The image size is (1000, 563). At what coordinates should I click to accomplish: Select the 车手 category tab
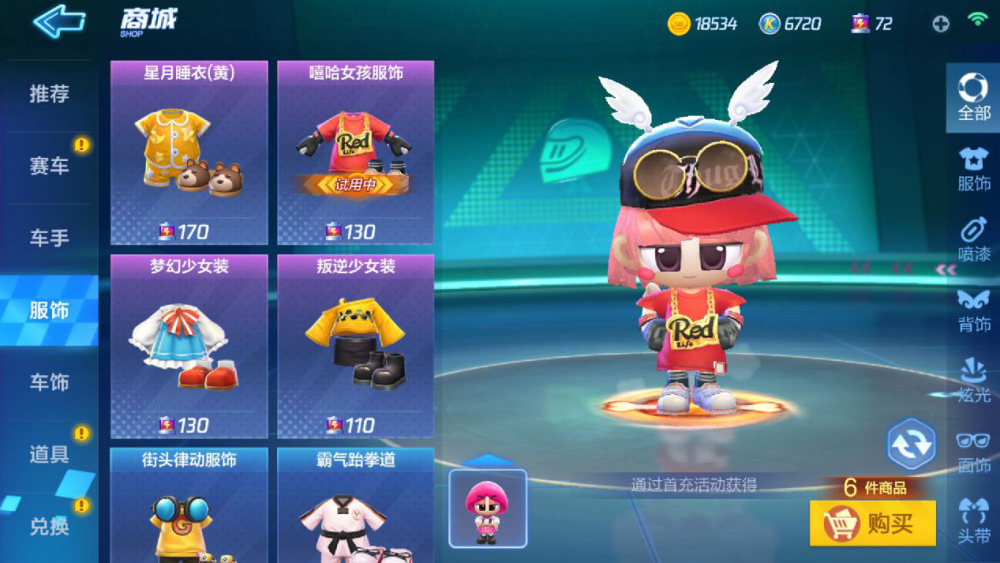point(49,238)
